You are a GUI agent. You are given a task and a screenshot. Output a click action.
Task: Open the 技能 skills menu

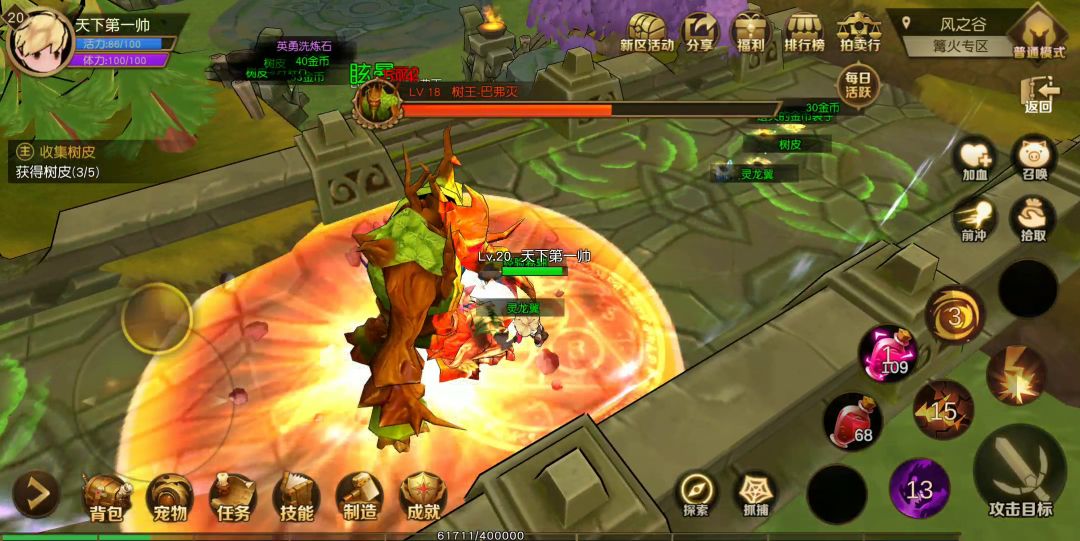pyautogui.click(x=297, y=495)
